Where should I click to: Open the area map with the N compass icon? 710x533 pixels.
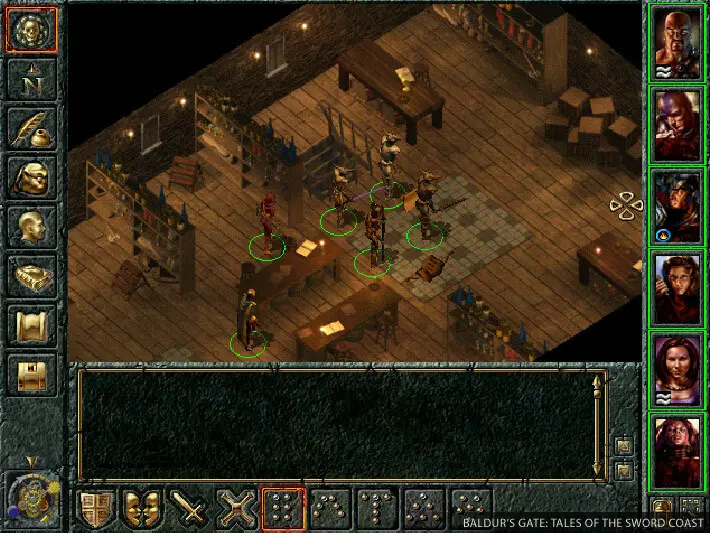tap(32, 79)
